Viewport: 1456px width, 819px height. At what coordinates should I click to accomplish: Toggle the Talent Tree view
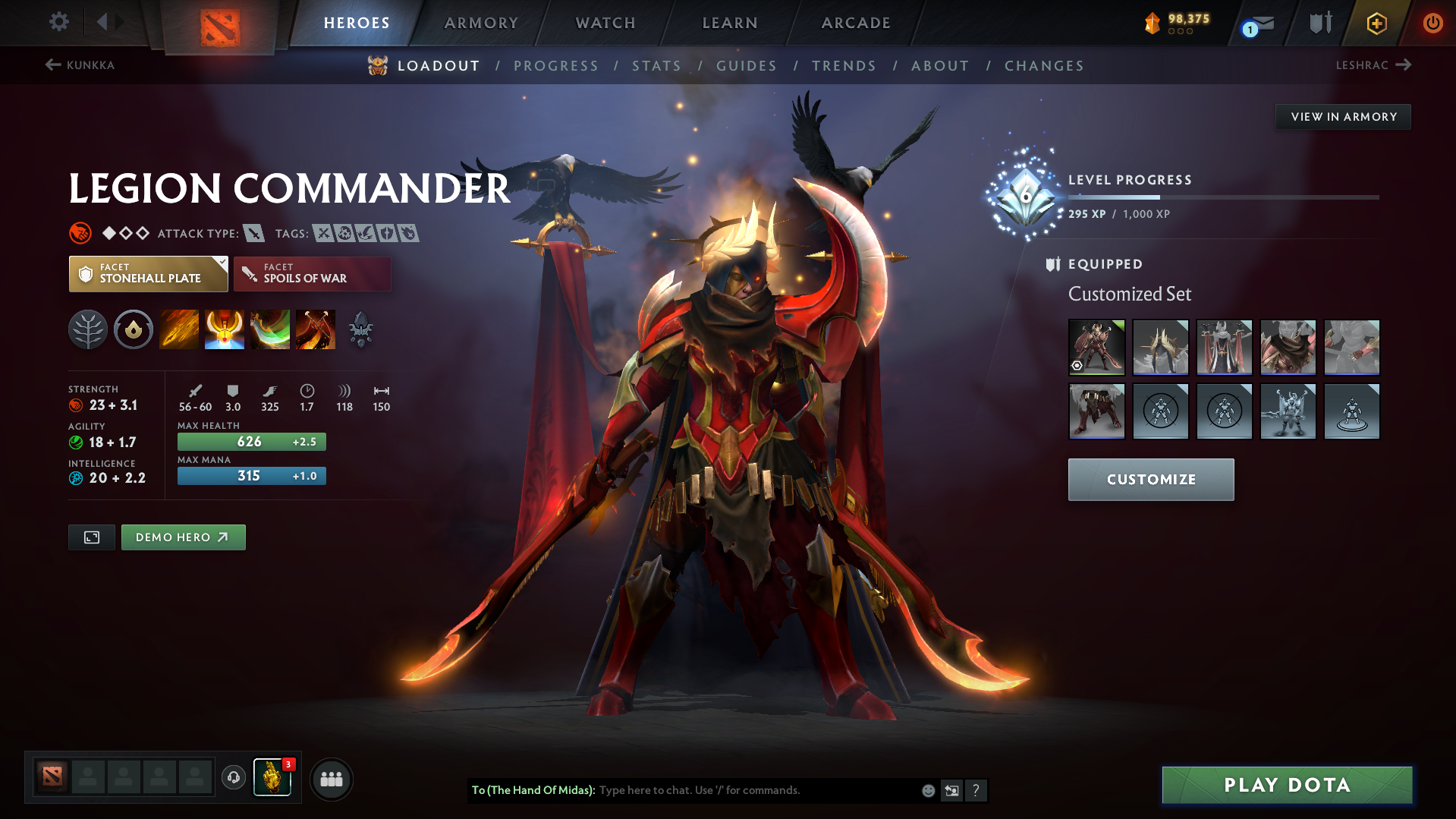click(88, 329)
